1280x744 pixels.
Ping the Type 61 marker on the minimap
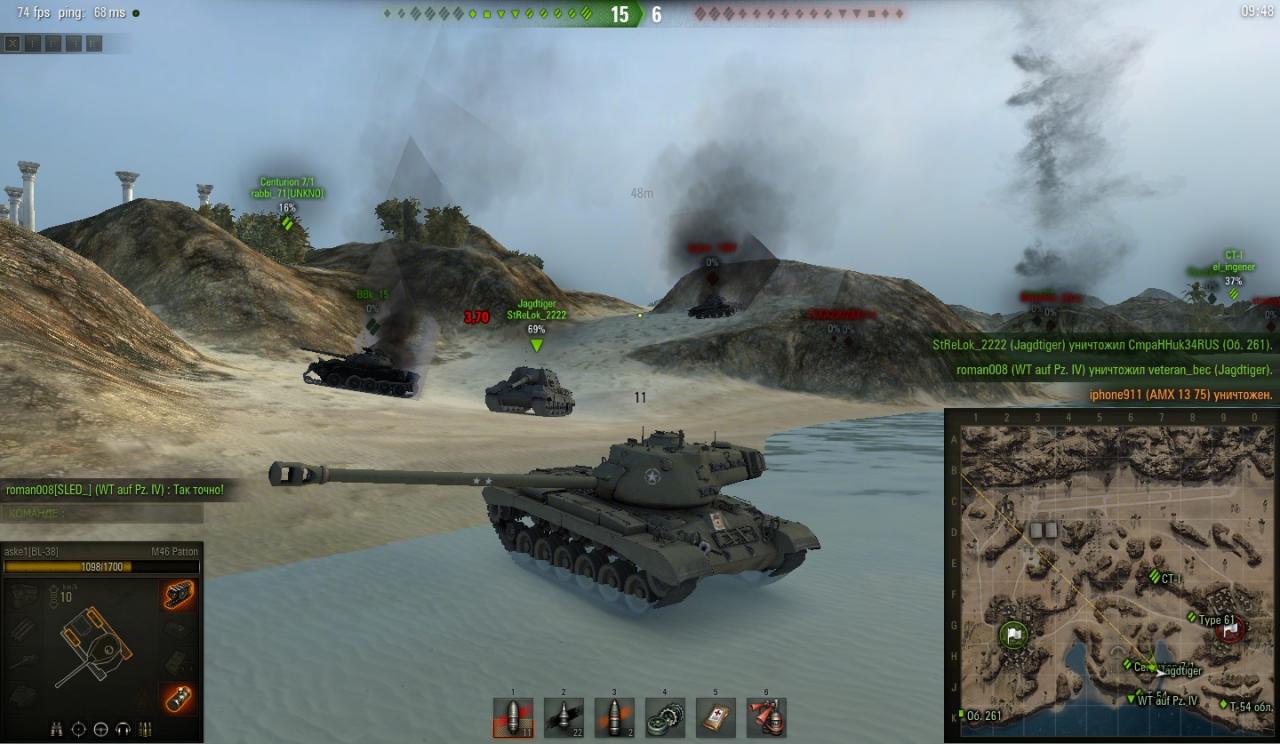tap(1193, 619)
